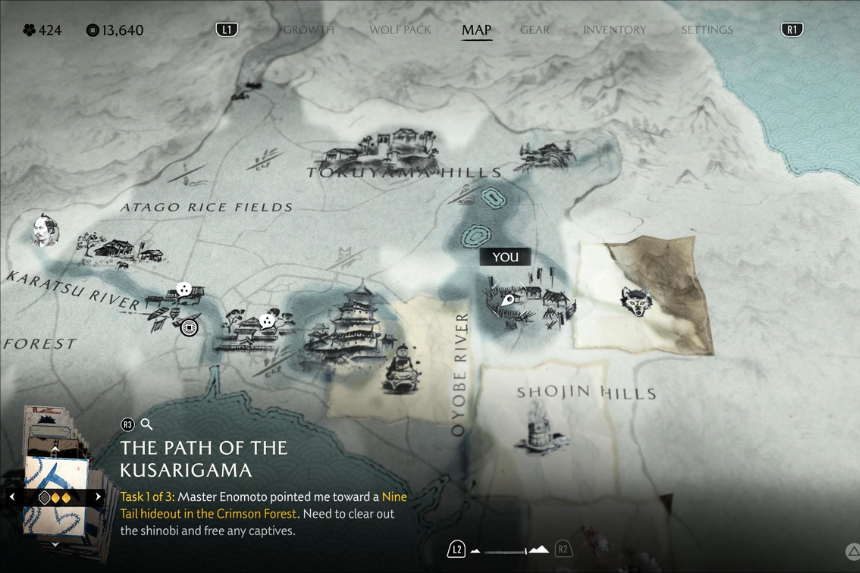Pick the steaming hot spring marker in Shojin Hills

pyautogui.click(x=535, y=425)
